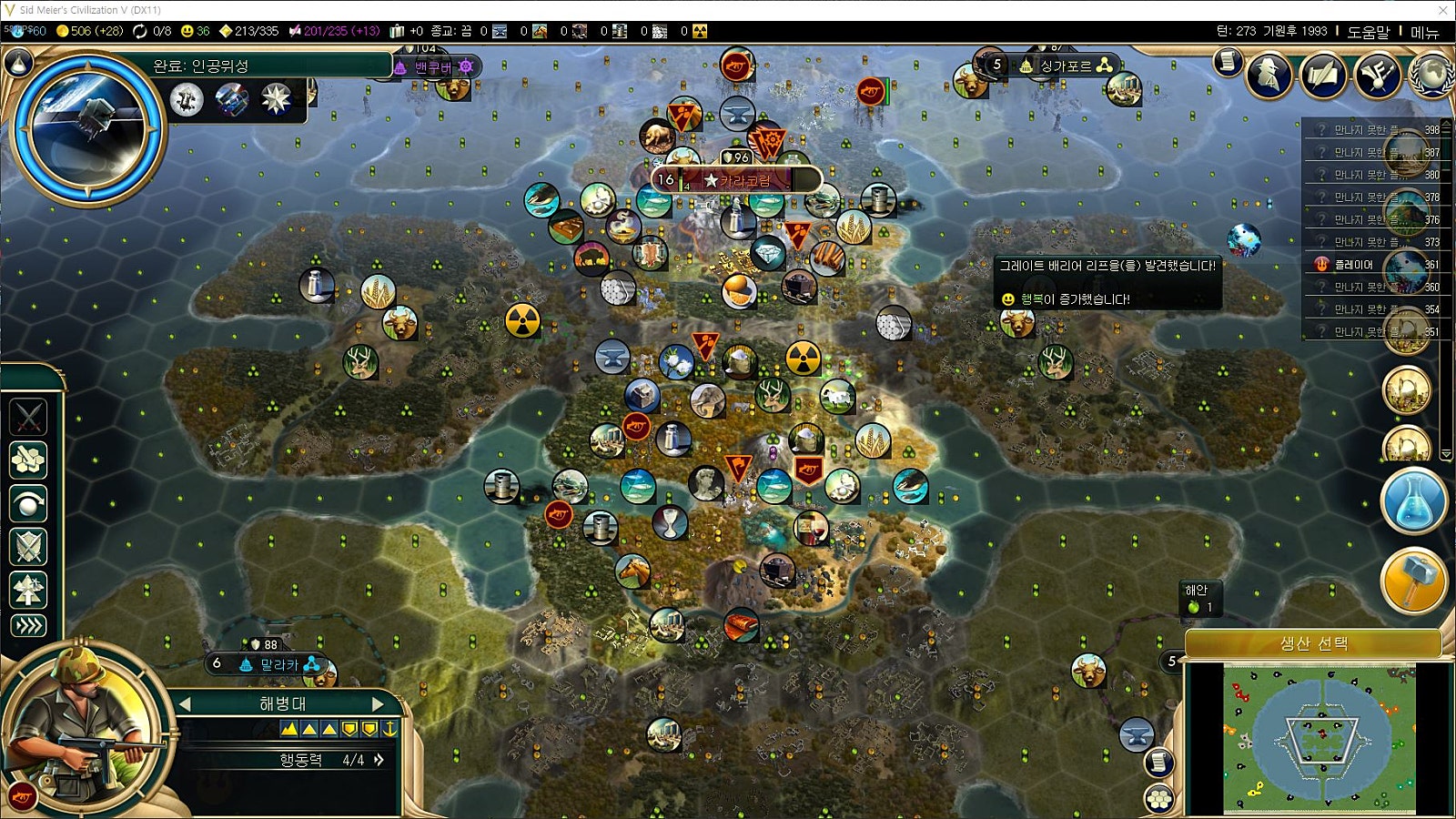This screenshot has width=1456, height=819.
Task: Click the 생산 선택 production button
Action: [1313, 643]
